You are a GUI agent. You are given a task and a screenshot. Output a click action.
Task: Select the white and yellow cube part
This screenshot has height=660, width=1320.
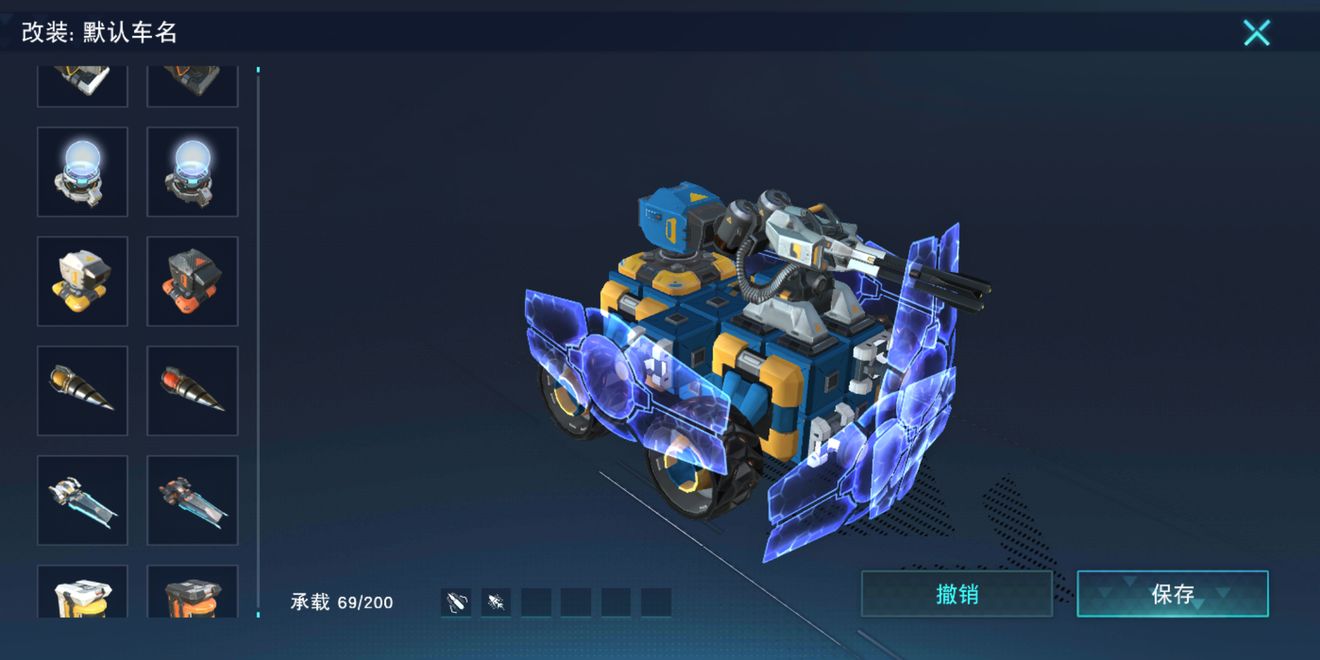[83, 281]
